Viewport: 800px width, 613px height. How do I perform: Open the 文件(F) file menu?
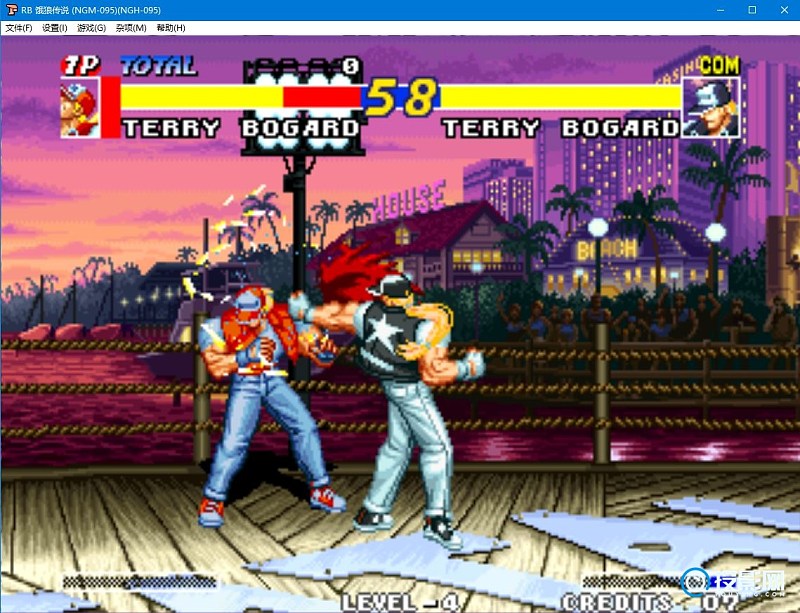point(18,28)
